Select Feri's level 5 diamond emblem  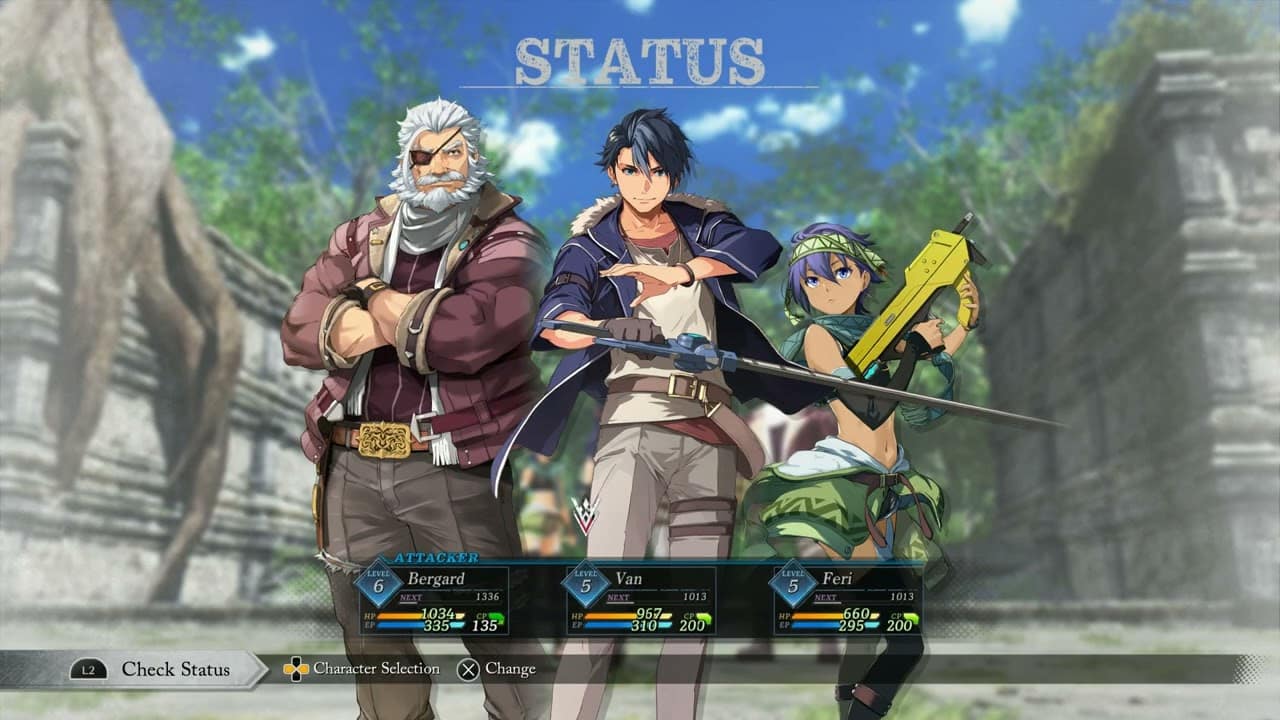(794, 584)
